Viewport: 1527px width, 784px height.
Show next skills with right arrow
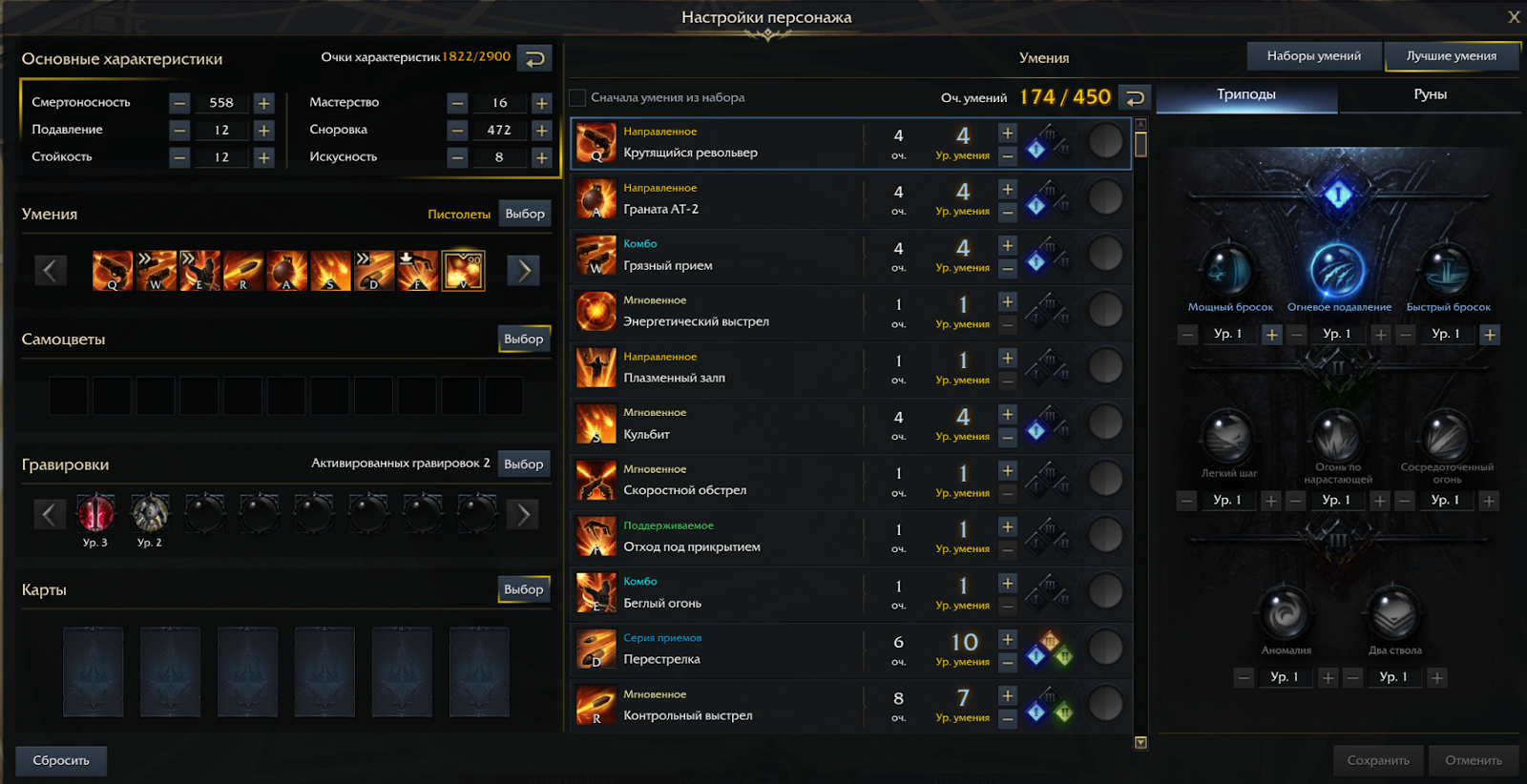[524, 271]
